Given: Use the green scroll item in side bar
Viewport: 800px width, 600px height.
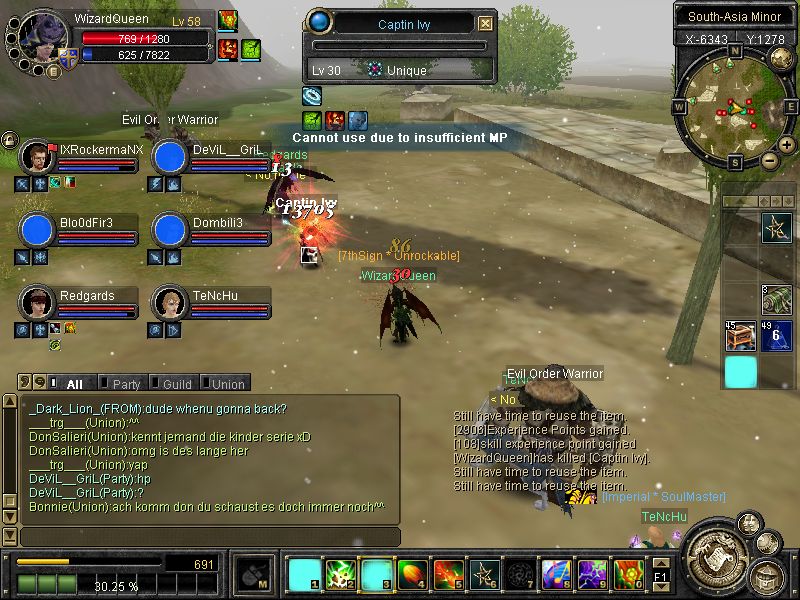Looking at the screenshot, I should pyautogui.click(x=777, y=300).
